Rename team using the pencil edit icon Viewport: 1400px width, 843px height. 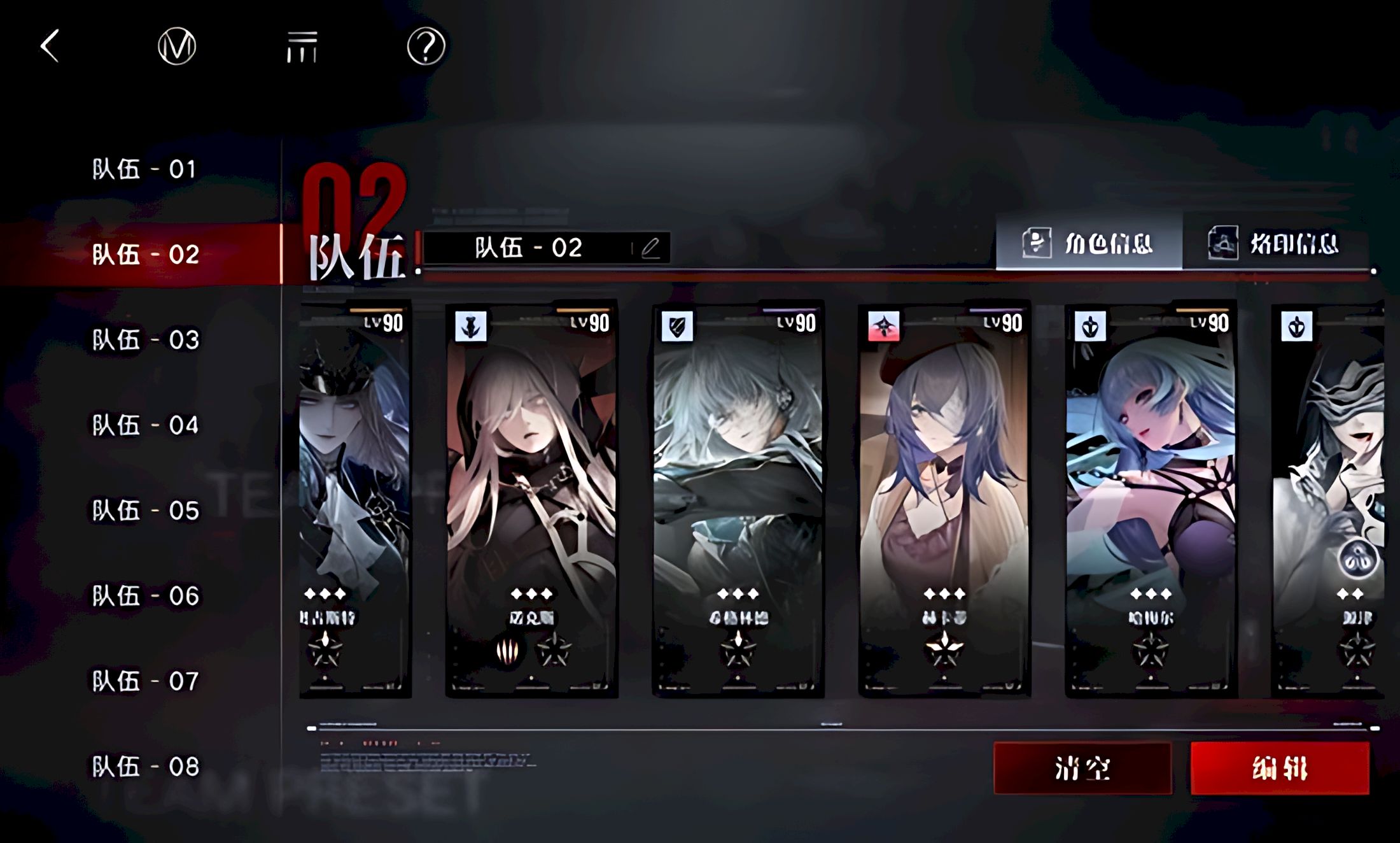[x=650, y=248]
